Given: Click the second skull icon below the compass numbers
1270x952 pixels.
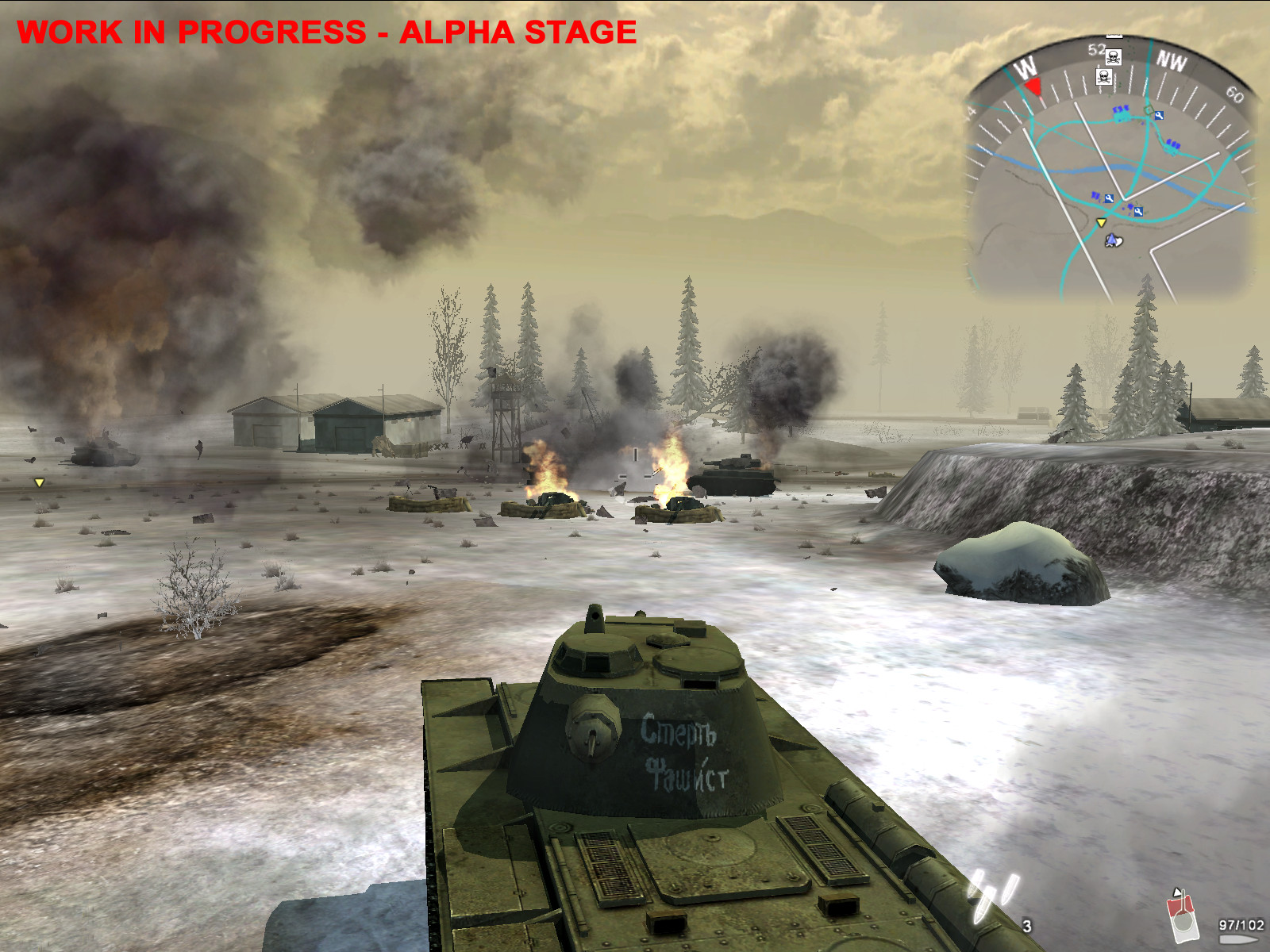Looking at the screenshot, I should (1103, 78).
